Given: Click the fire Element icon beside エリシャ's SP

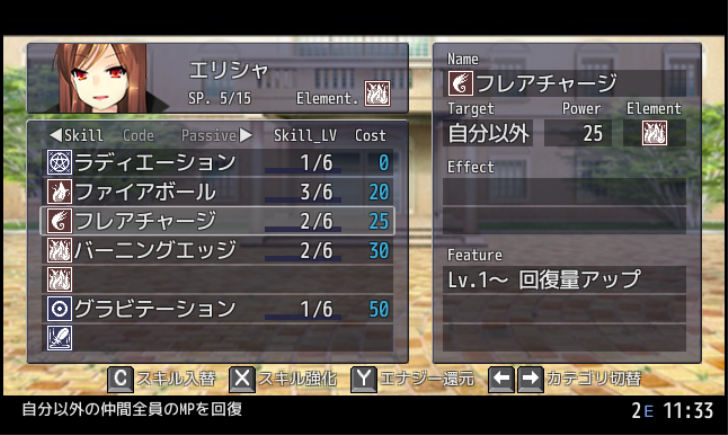Looking at the screenshot, I should point(377,94).
